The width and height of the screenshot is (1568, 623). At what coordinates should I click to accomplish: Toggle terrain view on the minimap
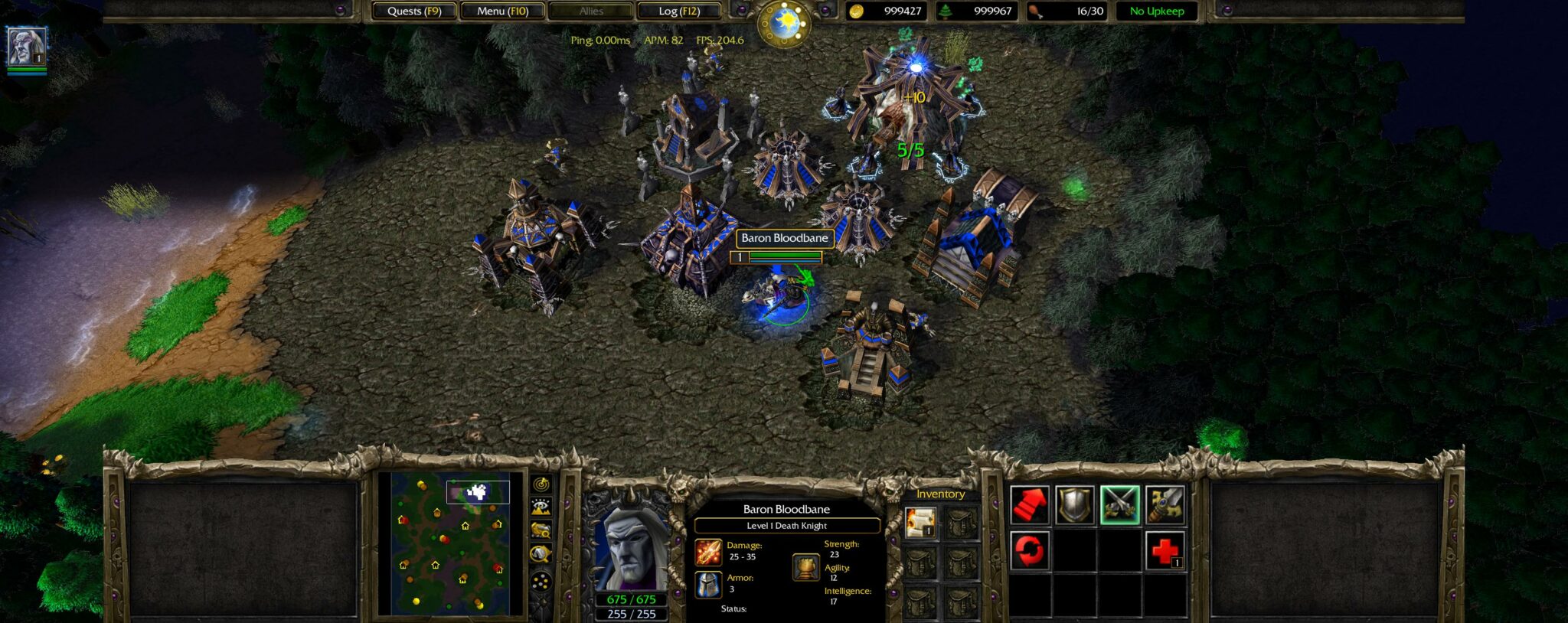pos(541,506)
